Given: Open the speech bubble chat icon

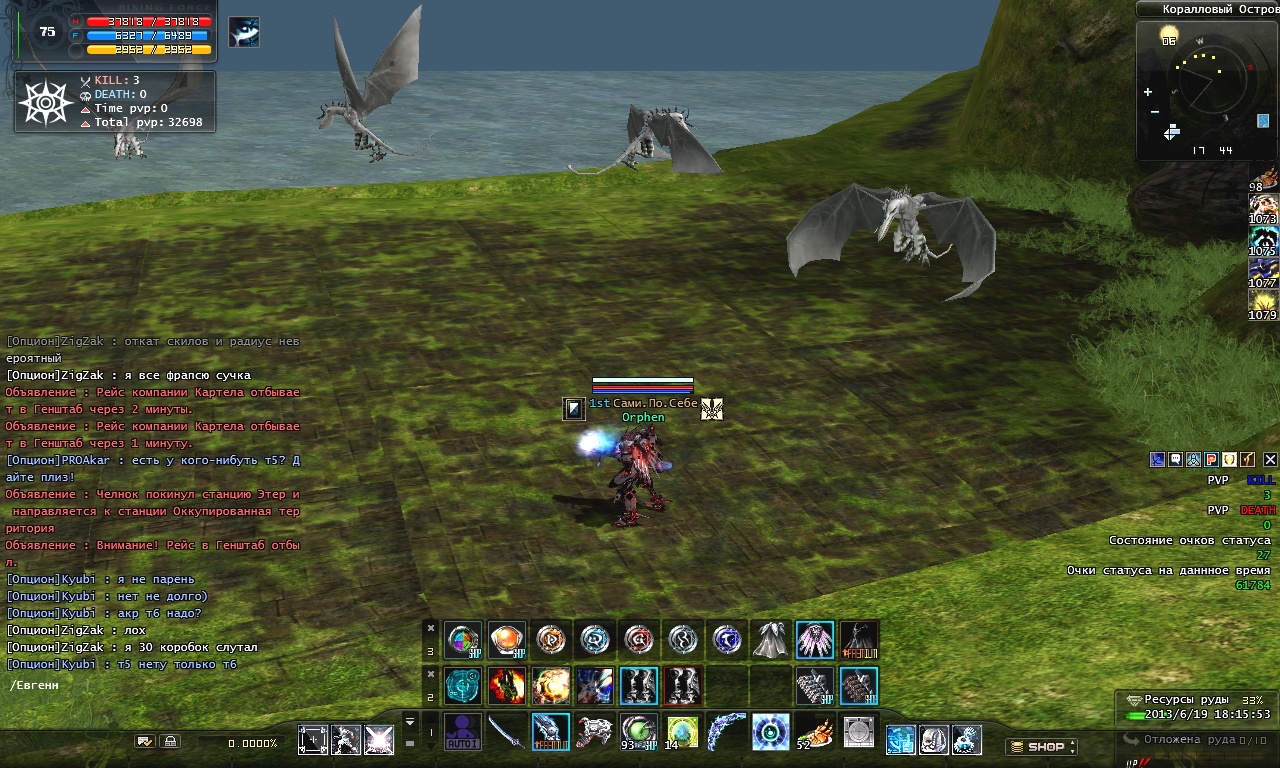Looking at the screenshot, I should point(1175,460).
